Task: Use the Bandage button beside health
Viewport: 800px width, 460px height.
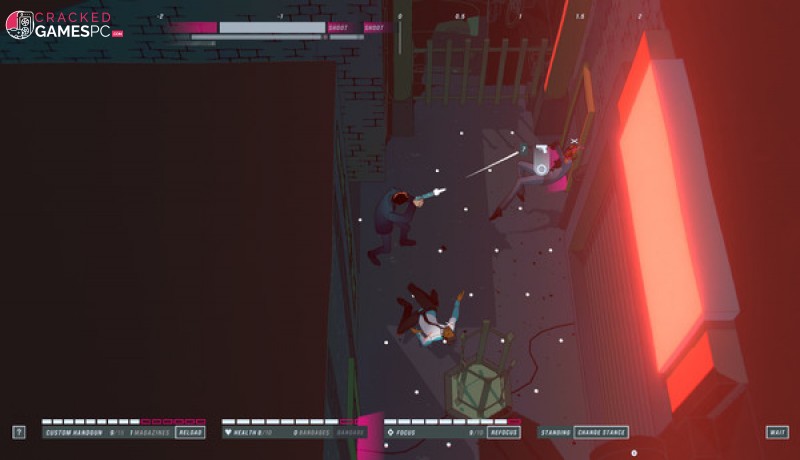Action: click(x=350, y=432)
